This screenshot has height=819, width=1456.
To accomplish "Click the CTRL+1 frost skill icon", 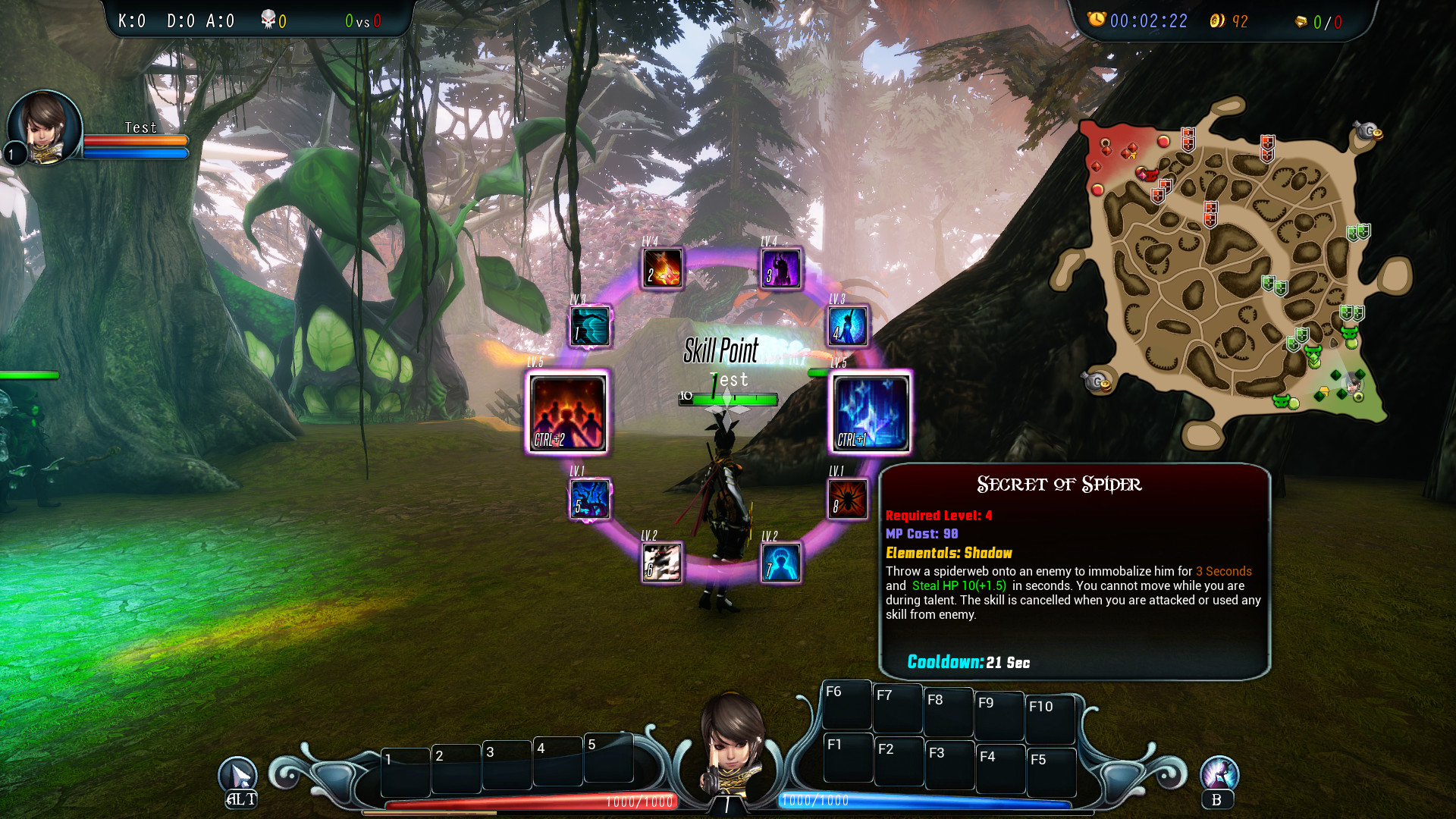I will tap(871, 413).
